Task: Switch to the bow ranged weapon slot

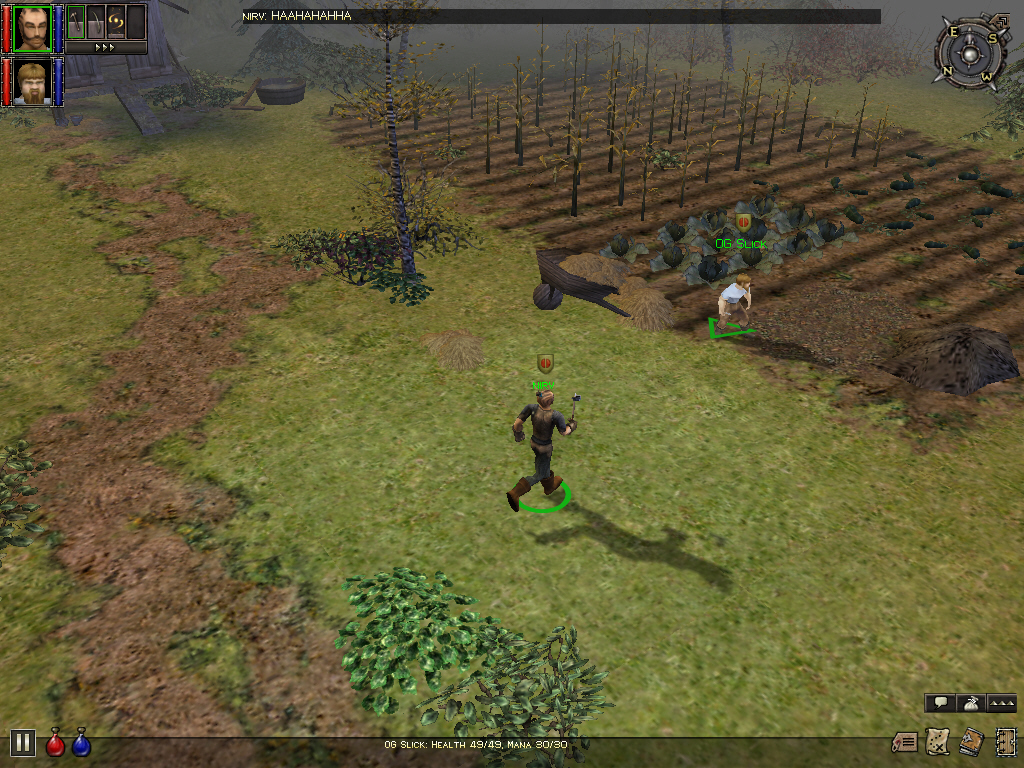Action: click(x=96, y=21)
